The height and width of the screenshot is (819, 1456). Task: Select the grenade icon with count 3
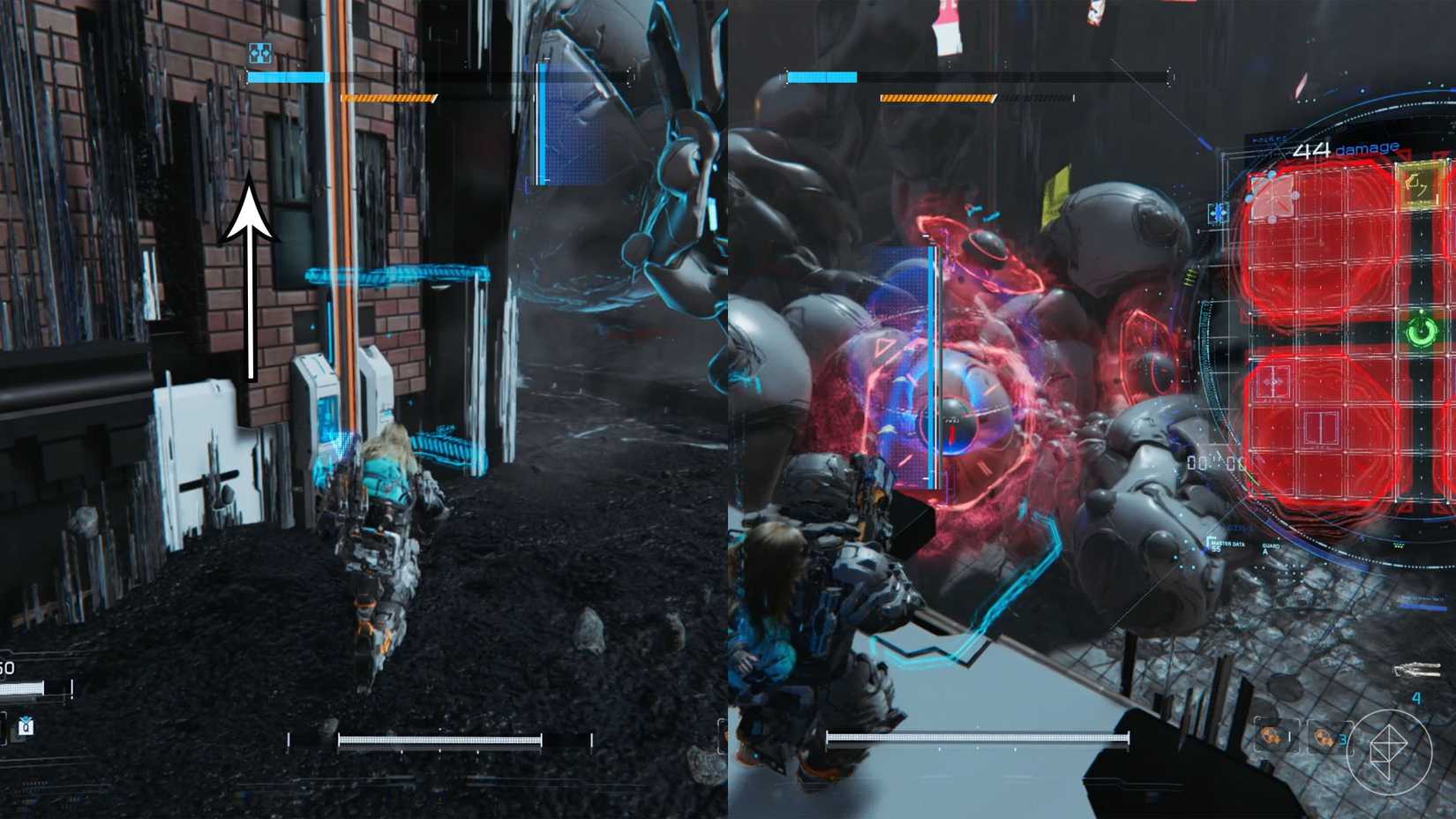coord(1325,739)
